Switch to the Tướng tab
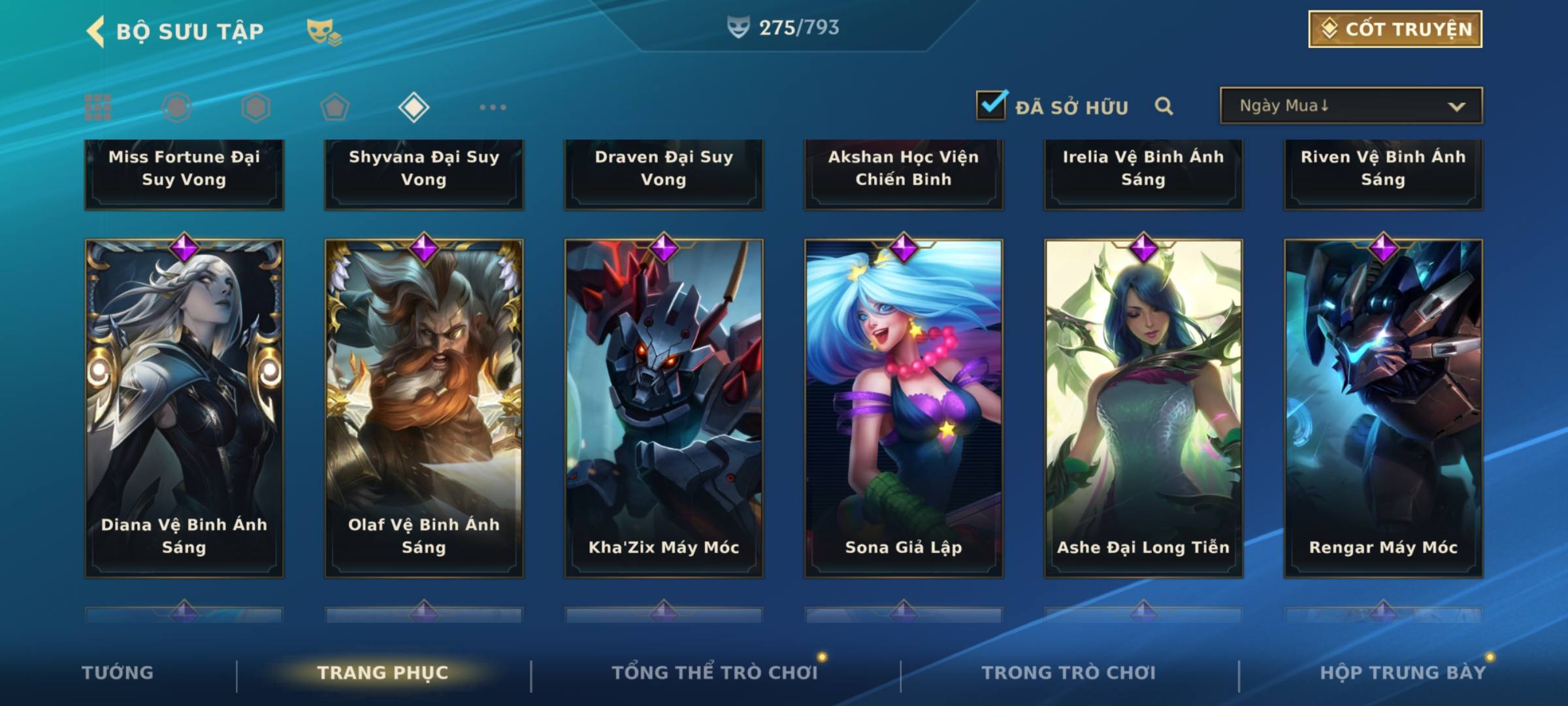Screen dimensions: 1568x706 118,673
